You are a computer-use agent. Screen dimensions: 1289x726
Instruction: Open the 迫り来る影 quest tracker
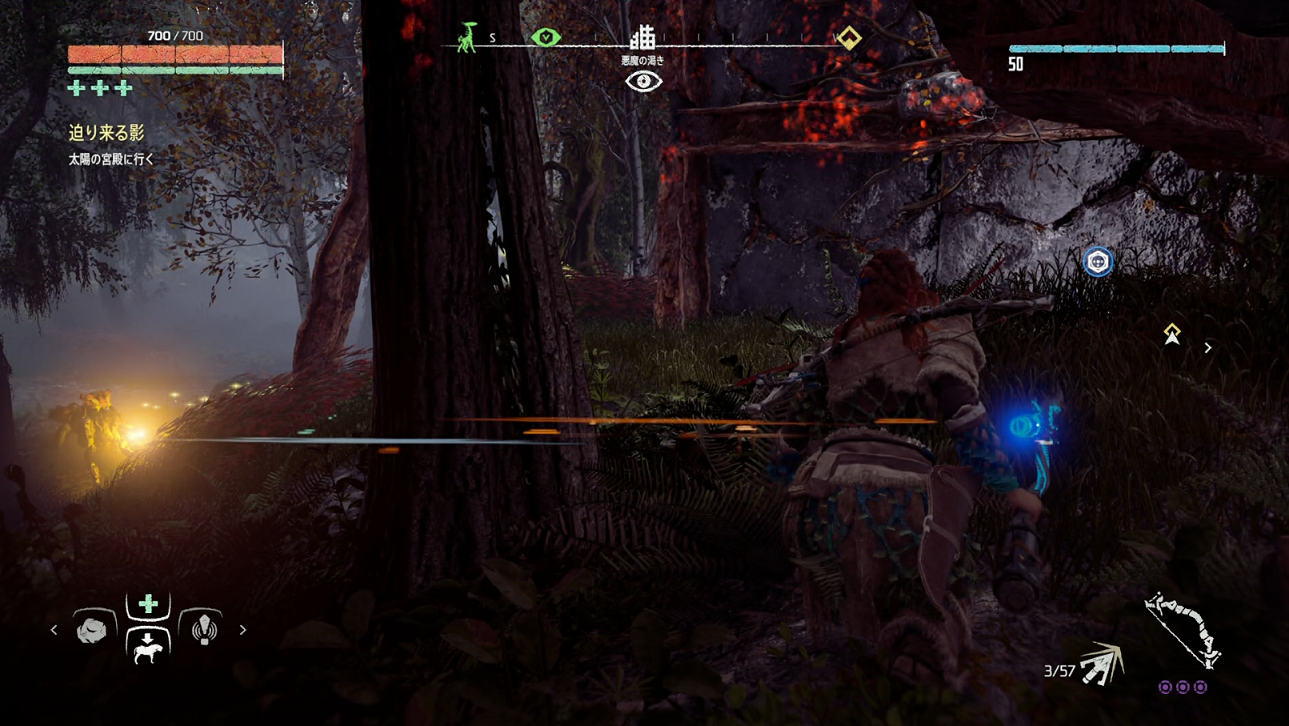pyautogui.click(x=106, y=133)
